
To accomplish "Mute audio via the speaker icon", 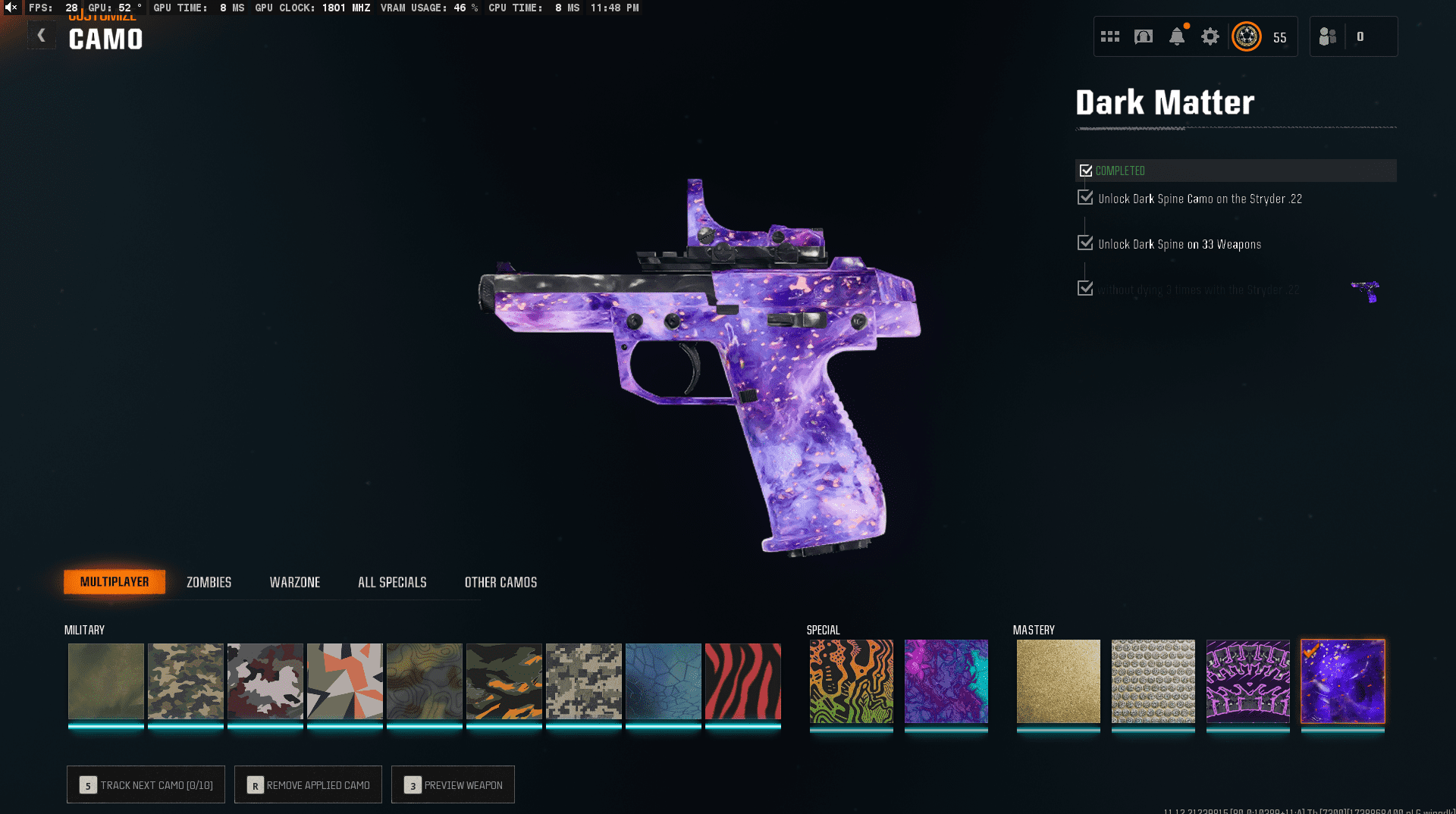I will (x=10, y=8).
